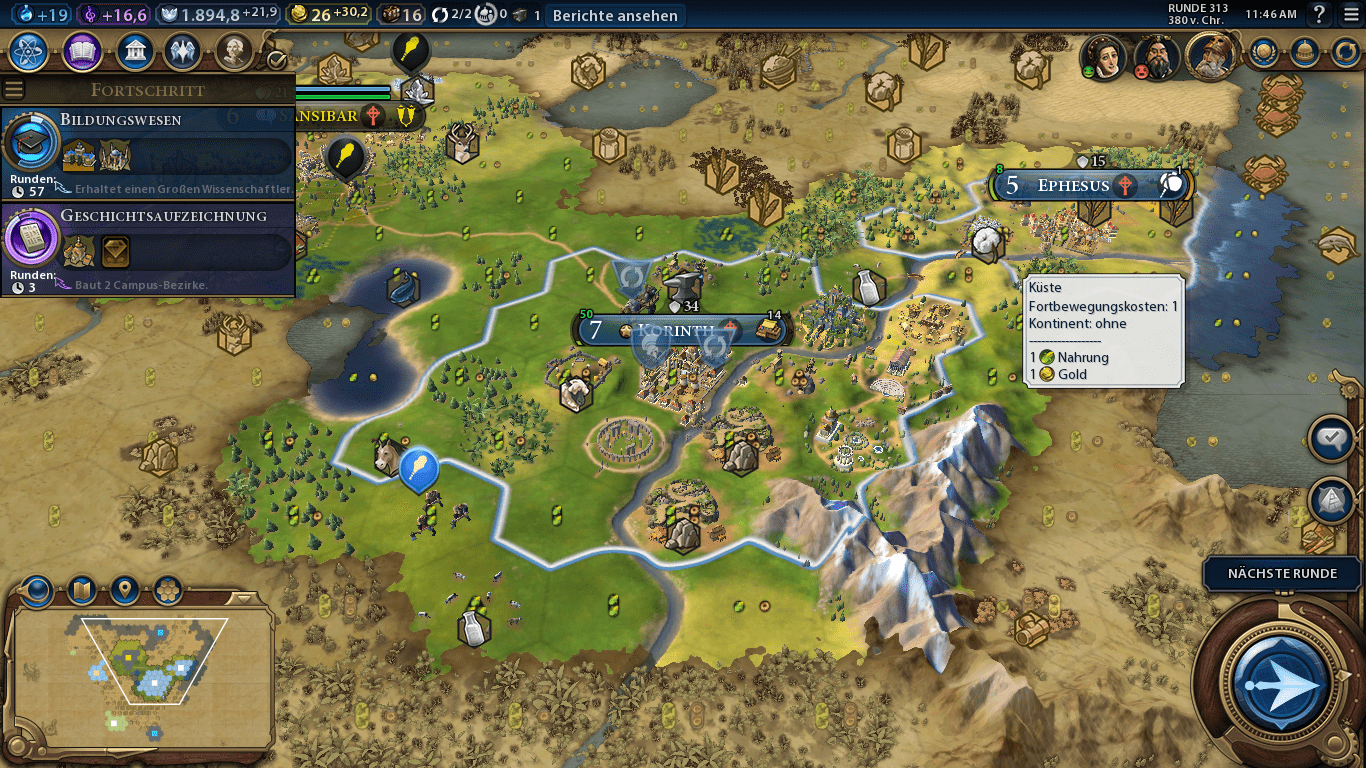Open the civics tree book icon
Screen dimensions: 1366x768
click(x=82, y=50)
